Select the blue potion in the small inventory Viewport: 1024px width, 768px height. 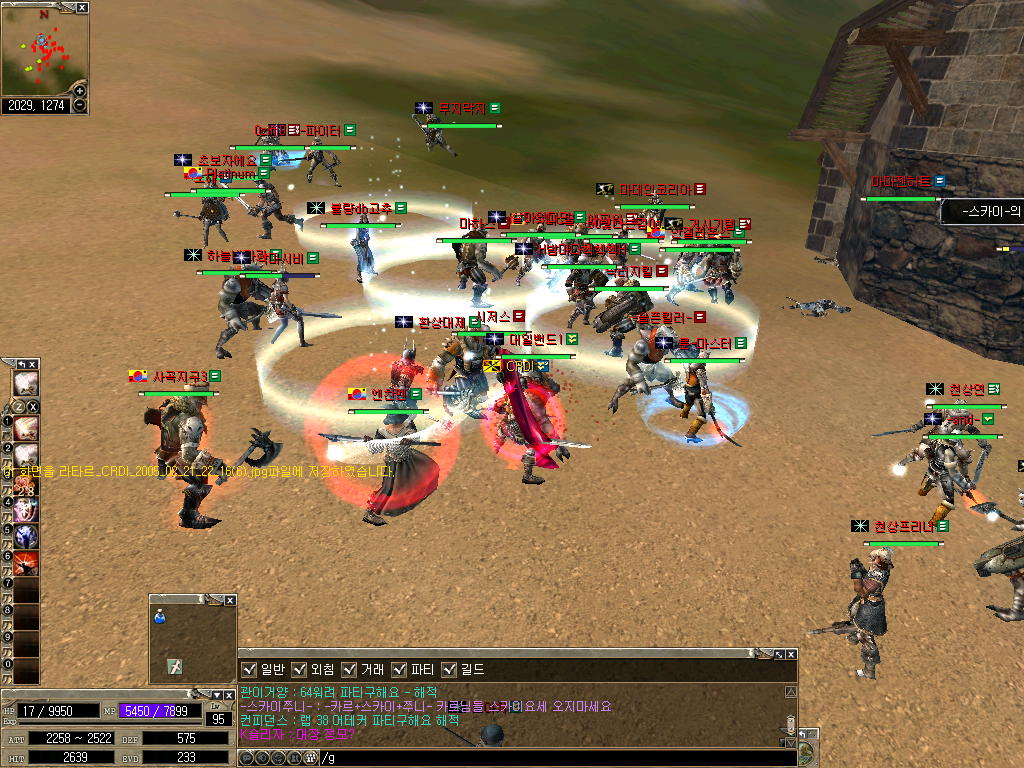point(159,618)
